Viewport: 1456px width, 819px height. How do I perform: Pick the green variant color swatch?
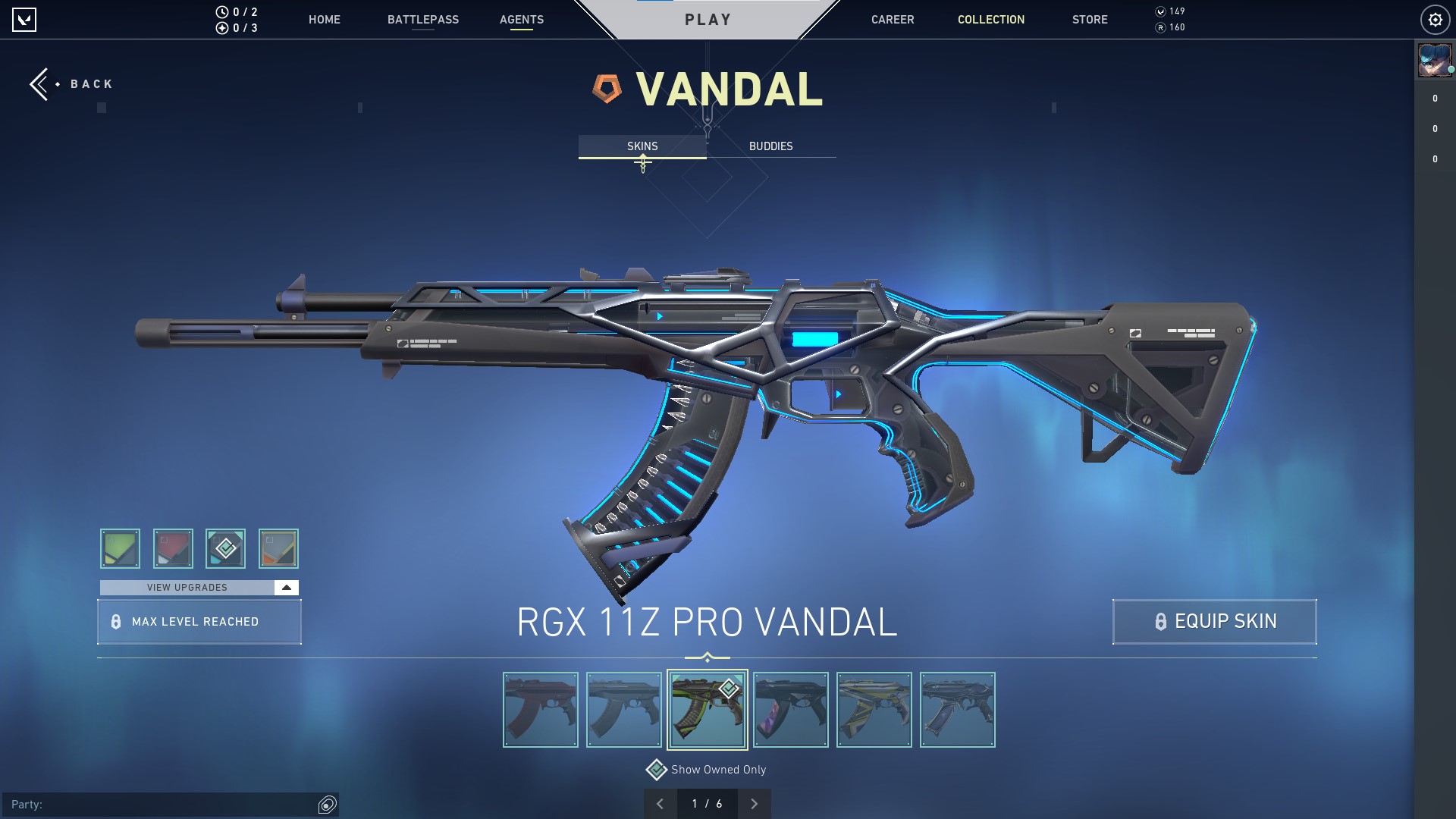(x=120, y=548)
